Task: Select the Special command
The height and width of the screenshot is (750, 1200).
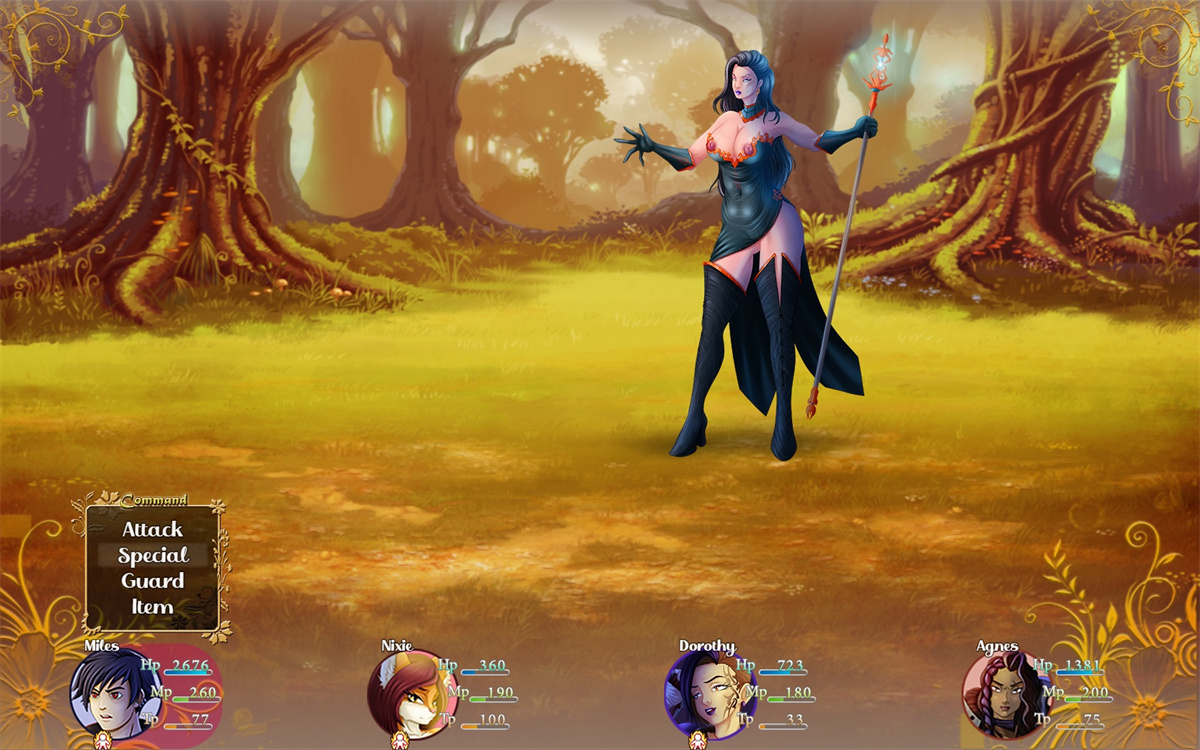Action: point(152,555)
